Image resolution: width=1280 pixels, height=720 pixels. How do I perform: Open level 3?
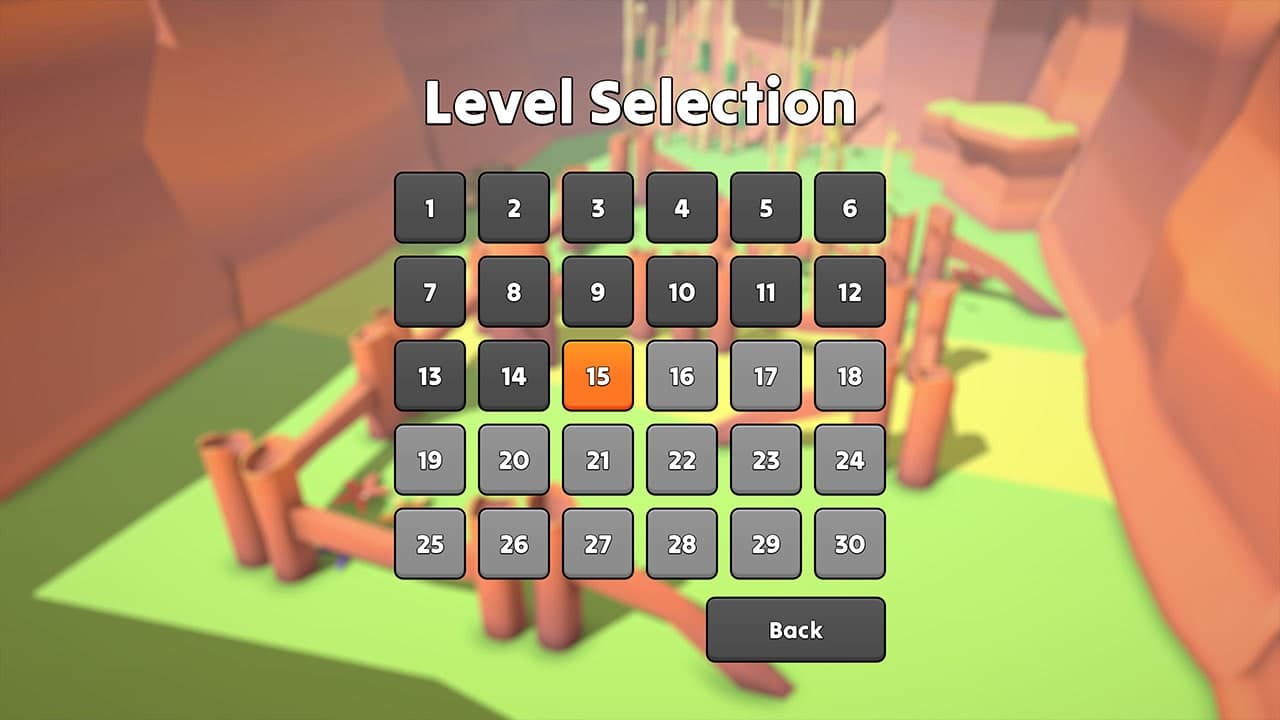(x=598, y=209)
